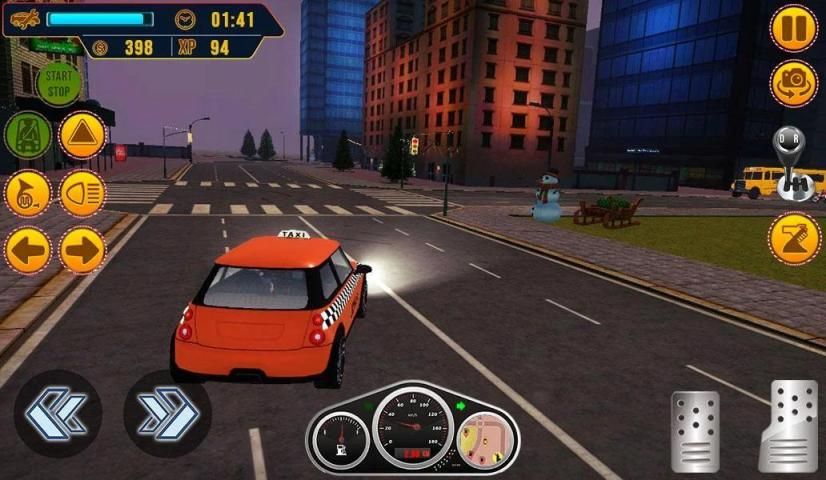The width and height of the screenshot is (826, 480).
Task: Switch the camera view
Action: coord(794,83)
